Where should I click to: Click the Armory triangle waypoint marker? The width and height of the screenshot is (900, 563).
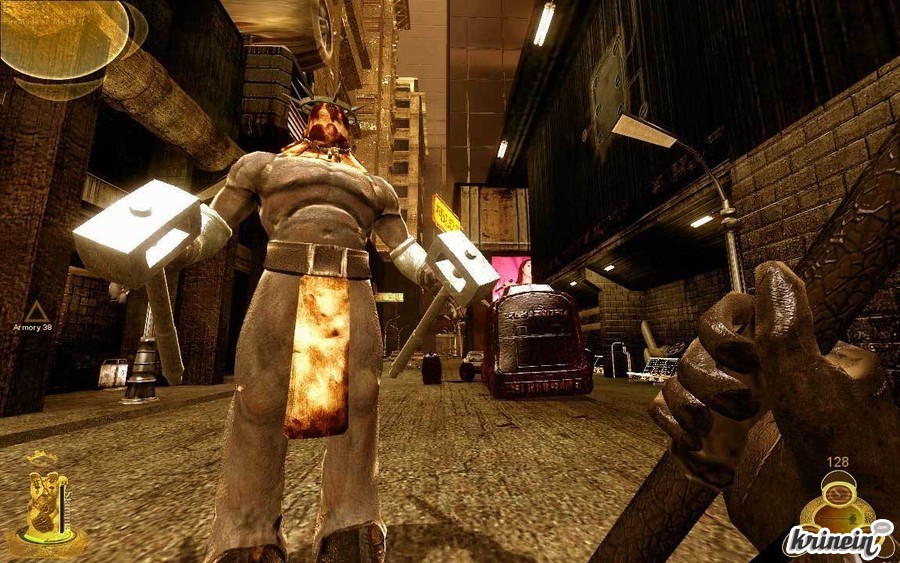[36, 311]
